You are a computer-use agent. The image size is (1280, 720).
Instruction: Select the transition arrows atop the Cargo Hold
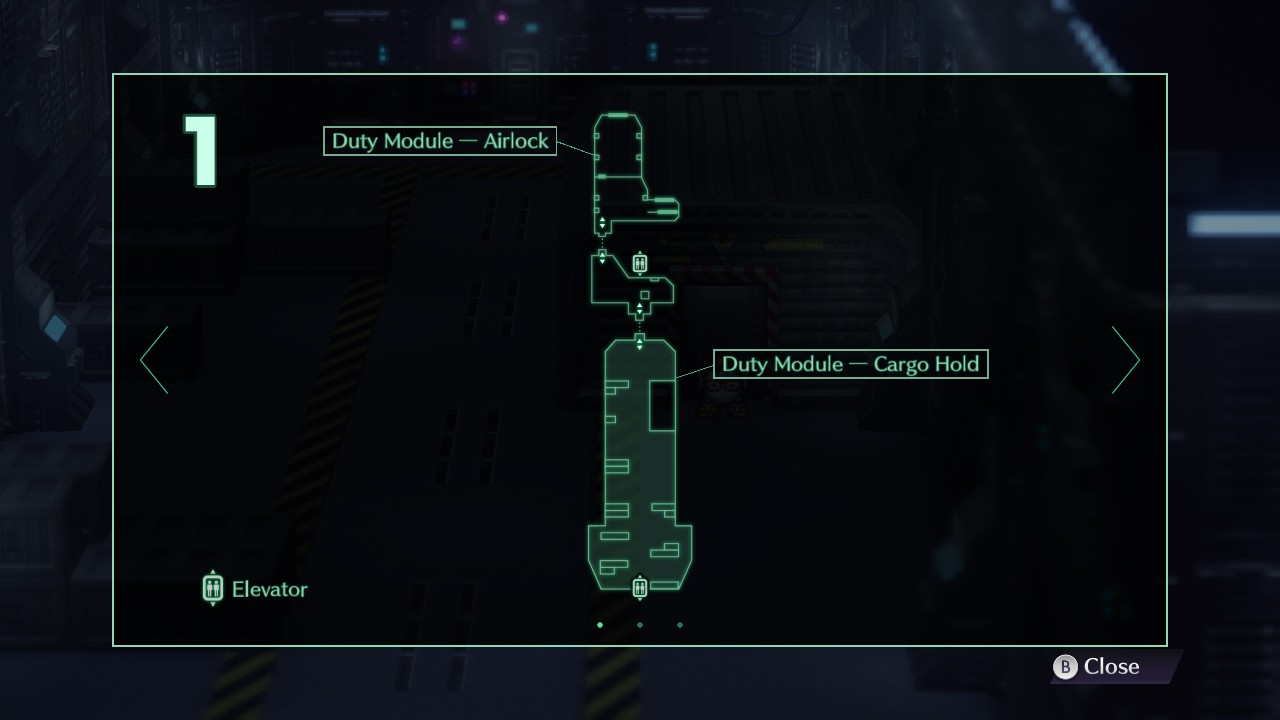tap(640, 343)
